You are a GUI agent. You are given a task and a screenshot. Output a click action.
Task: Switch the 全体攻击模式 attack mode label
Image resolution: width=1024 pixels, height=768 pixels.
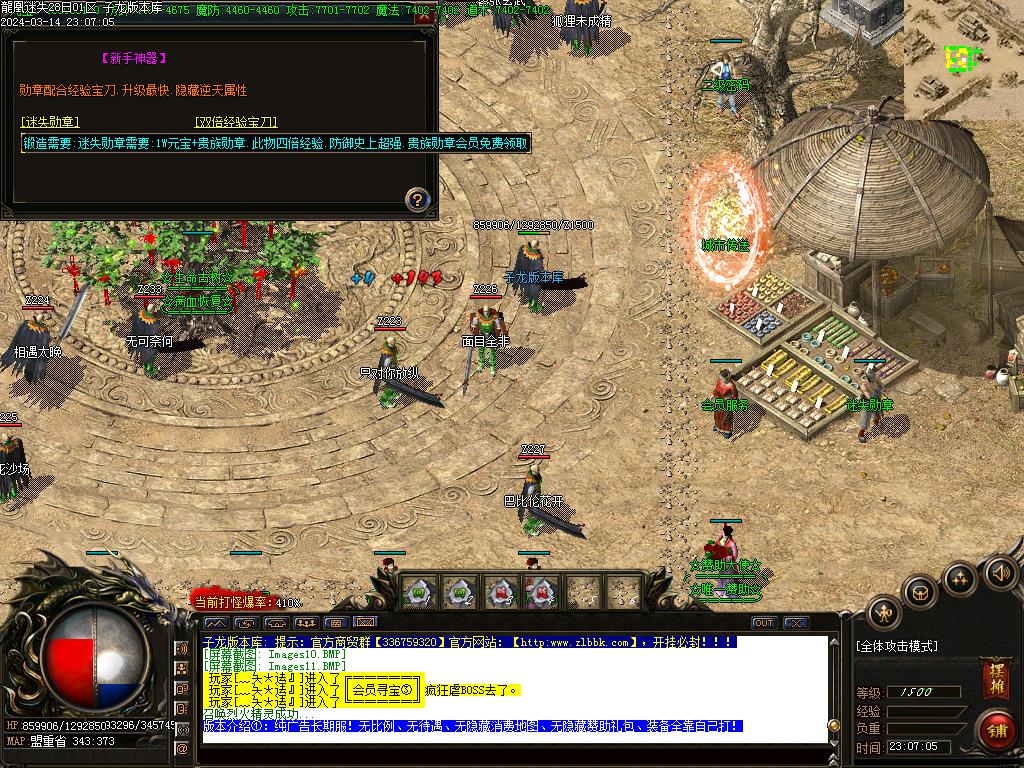(x=897, y=646)
